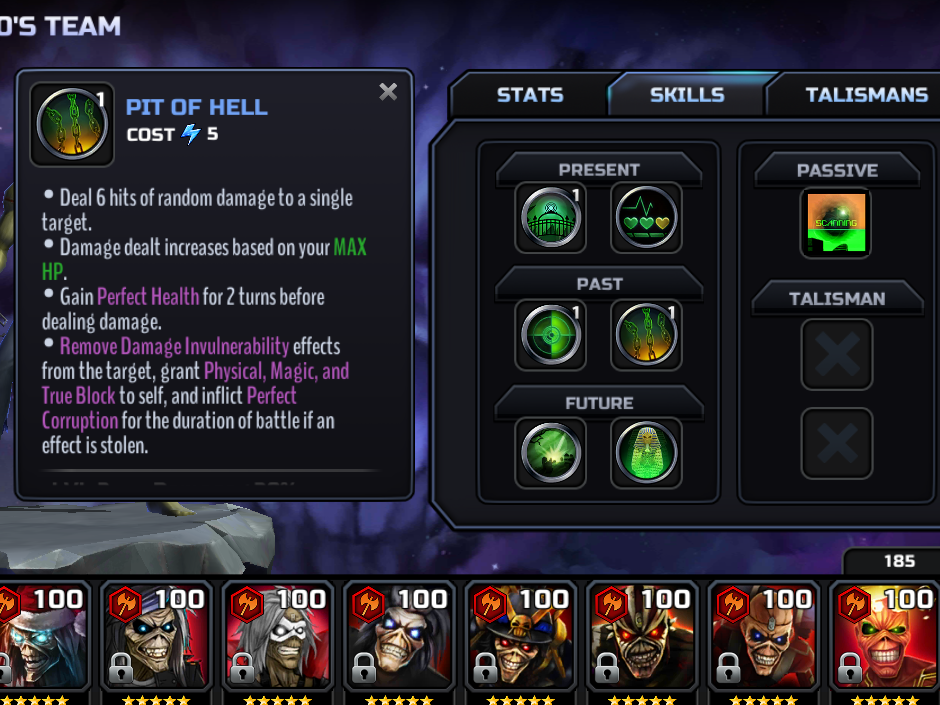Close the Pit of Hell skill tooltip

click(388, 93)
